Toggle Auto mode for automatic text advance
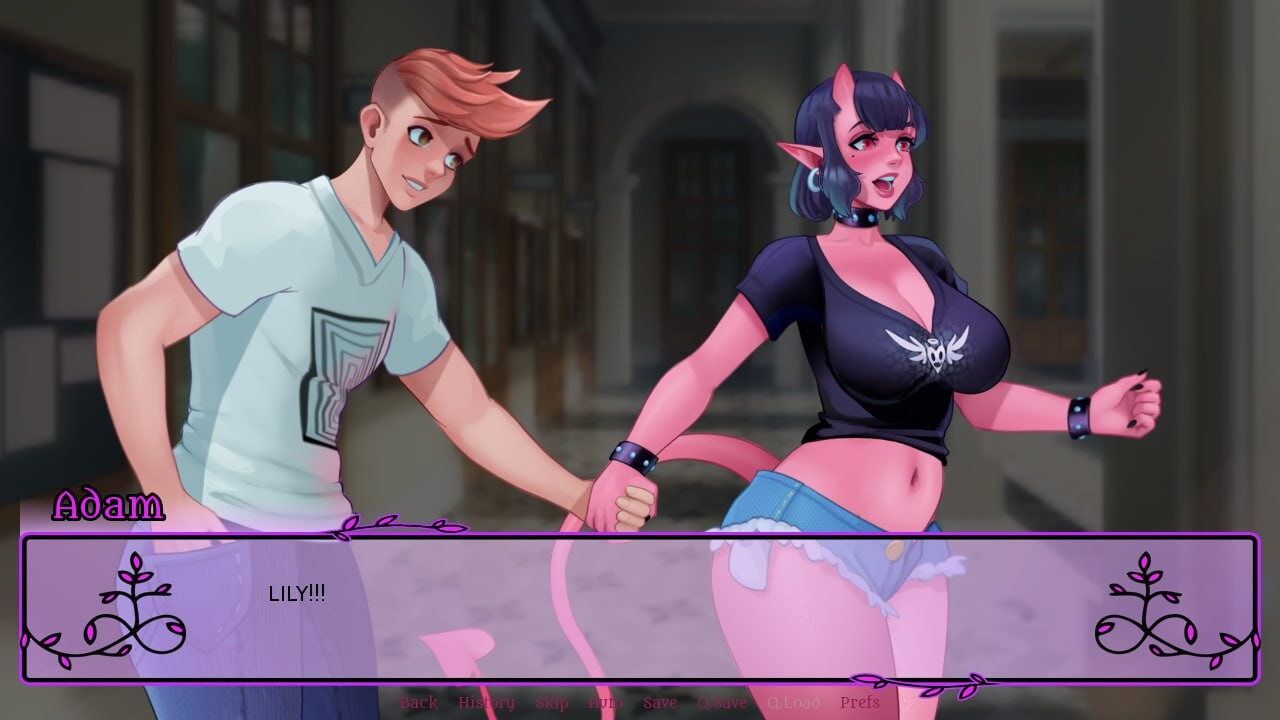Viewport: 1280px width, 720px height. point(606,703)
